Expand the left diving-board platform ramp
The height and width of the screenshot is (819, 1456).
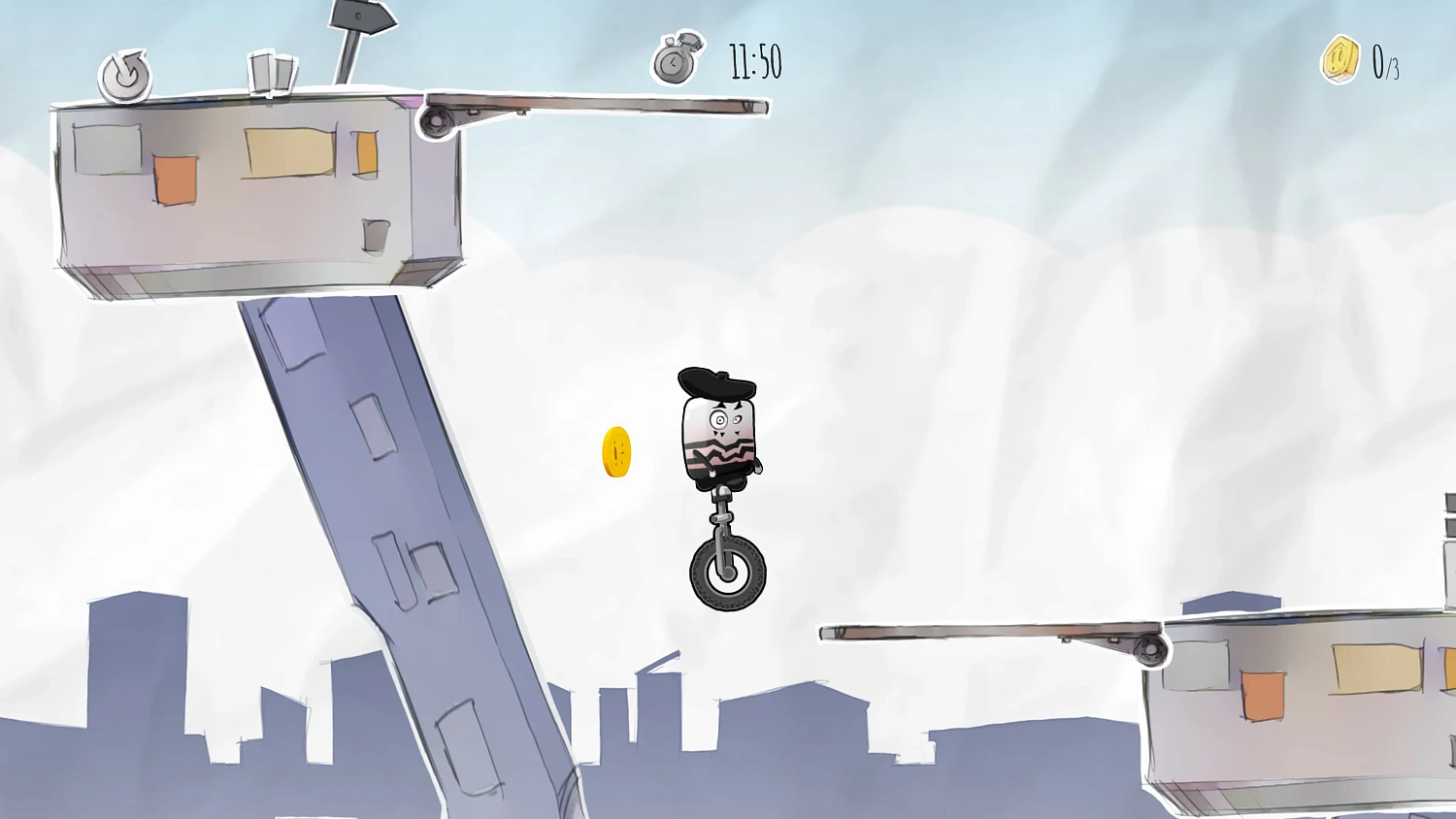point(602,105)
